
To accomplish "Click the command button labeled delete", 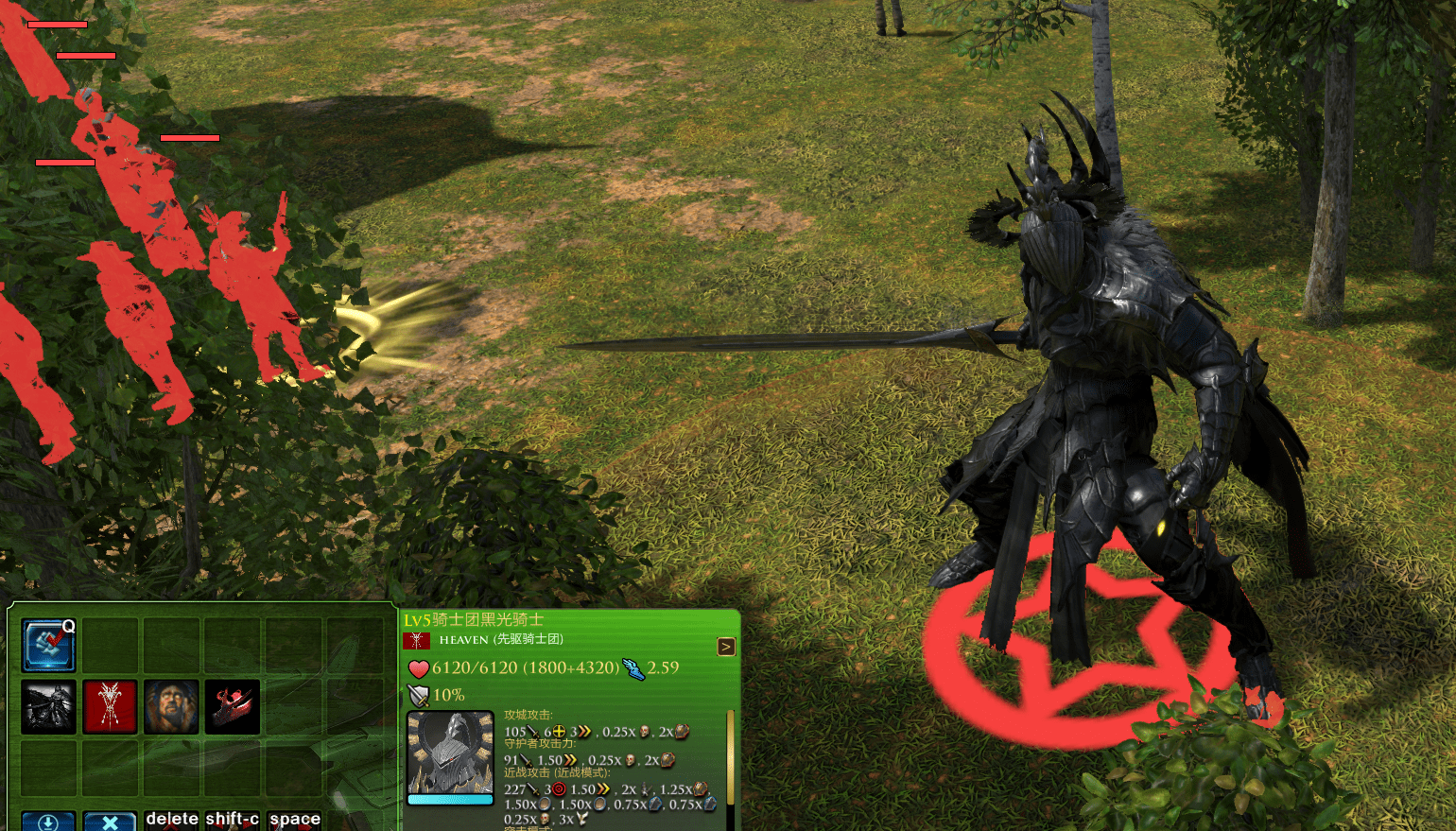I will point(172,820).
